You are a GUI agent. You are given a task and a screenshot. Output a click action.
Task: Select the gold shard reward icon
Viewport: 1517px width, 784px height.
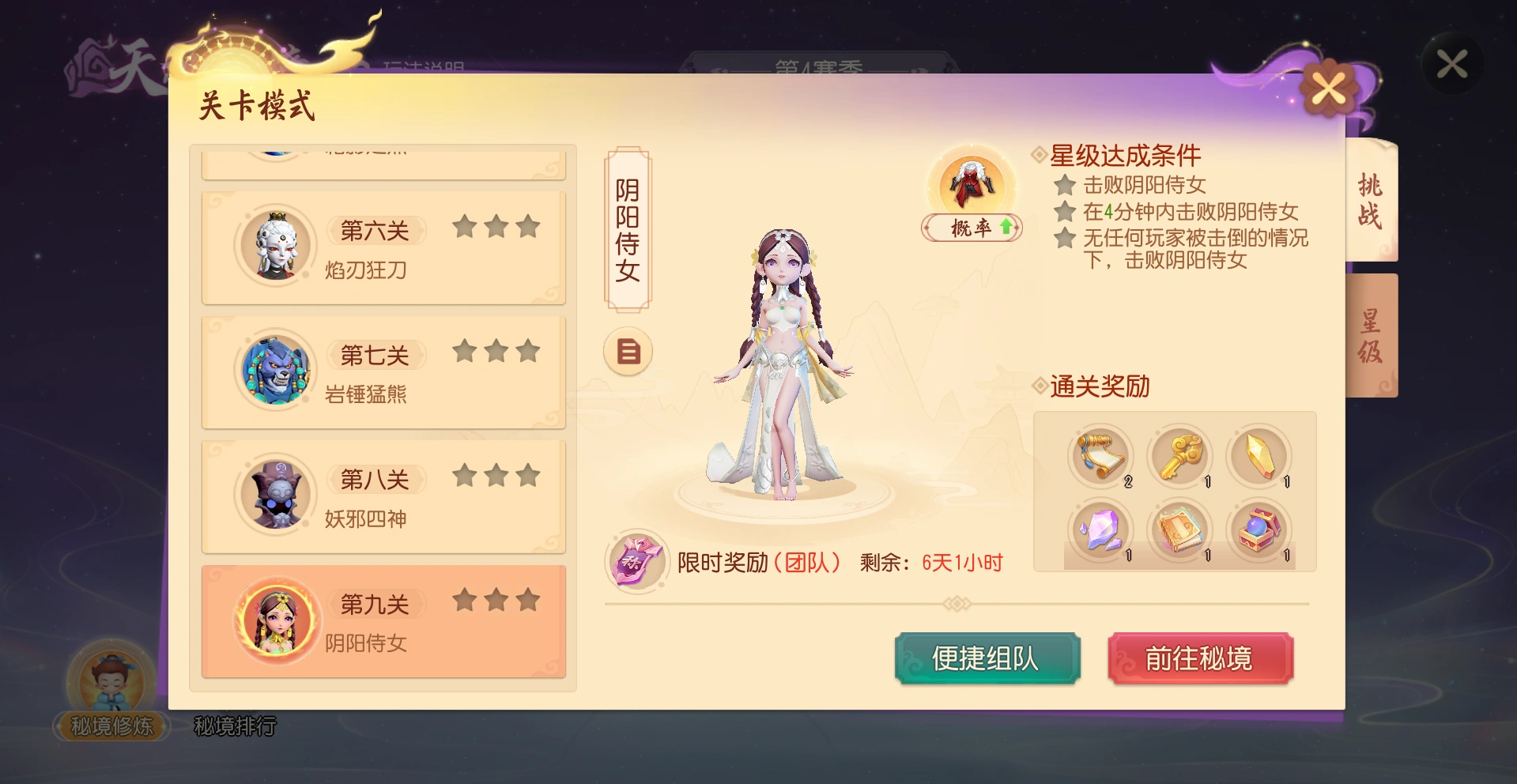pyautogui.click(x=1259, y=457)
